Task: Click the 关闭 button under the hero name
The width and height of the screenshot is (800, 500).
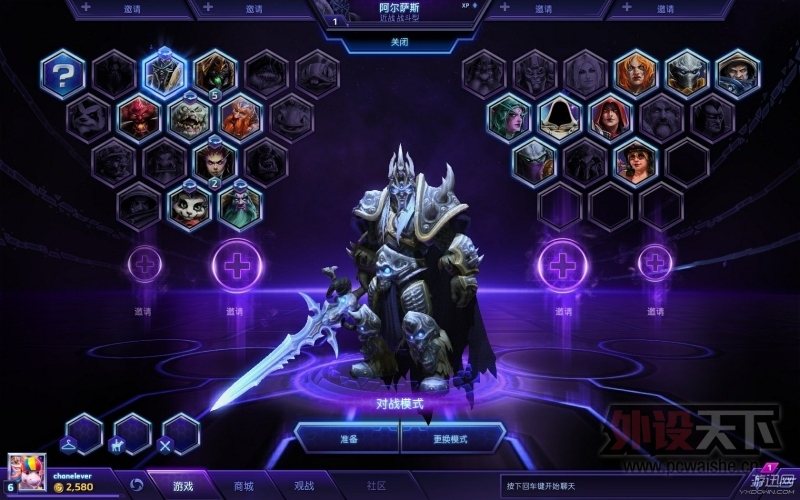Action: click(399, 43)
